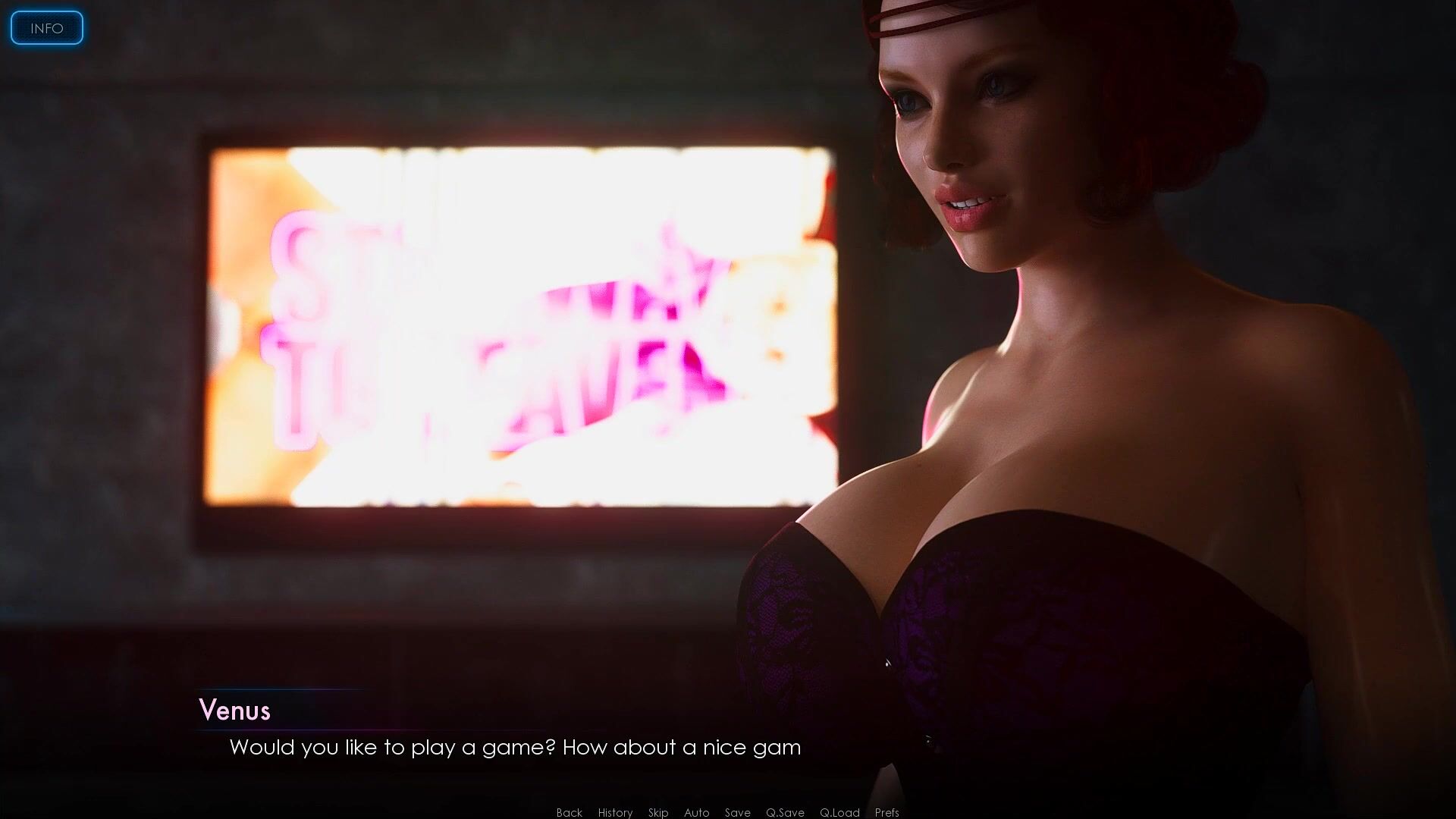Open the dialogue History log
1456x819 pixels.
(x=615, y=812)
